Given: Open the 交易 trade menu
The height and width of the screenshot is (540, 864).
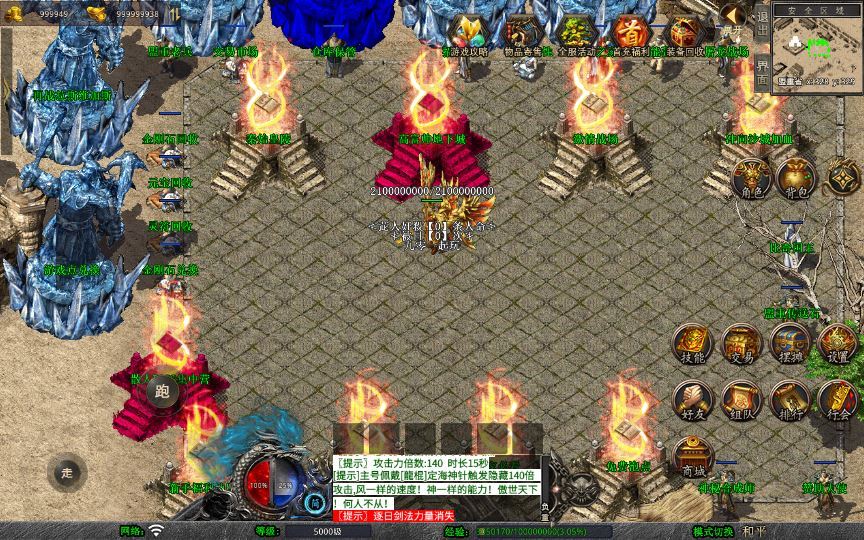Looking at the screenshot, I should (741, 345).
